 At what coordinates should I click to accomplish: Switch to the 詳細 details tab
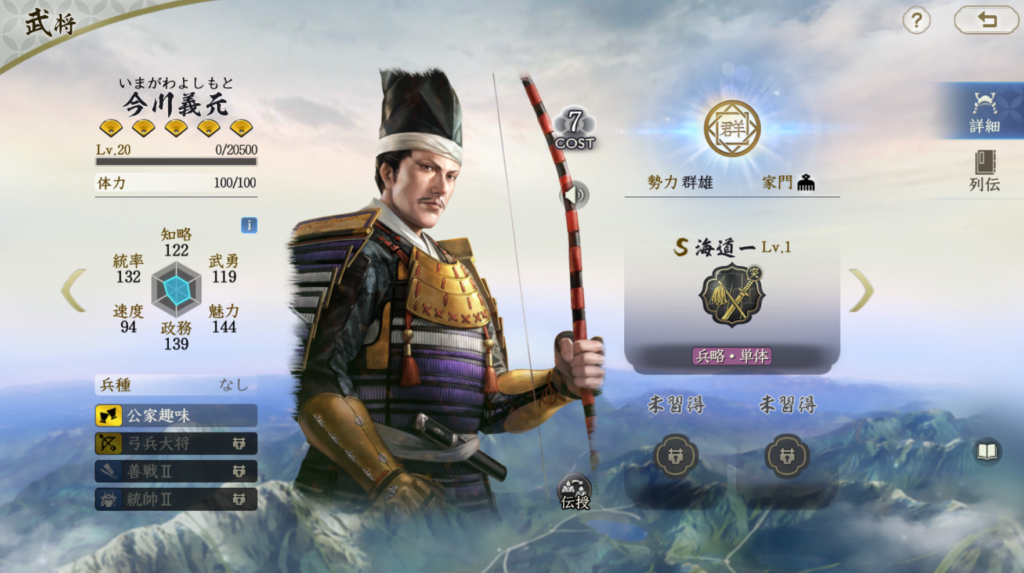pos(984,111)
